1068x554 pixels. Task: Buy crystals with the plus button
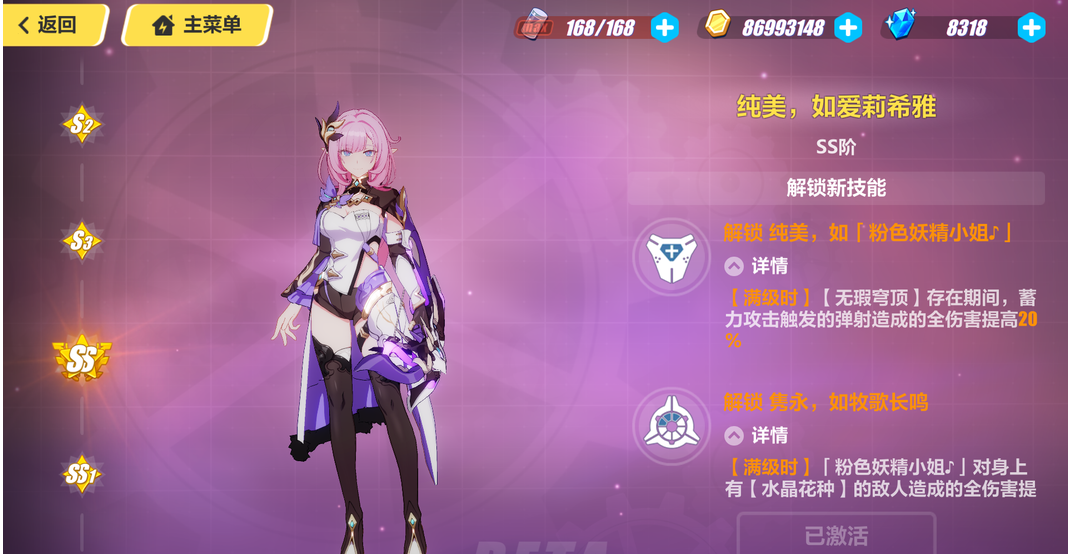(x=1031, y=28)
